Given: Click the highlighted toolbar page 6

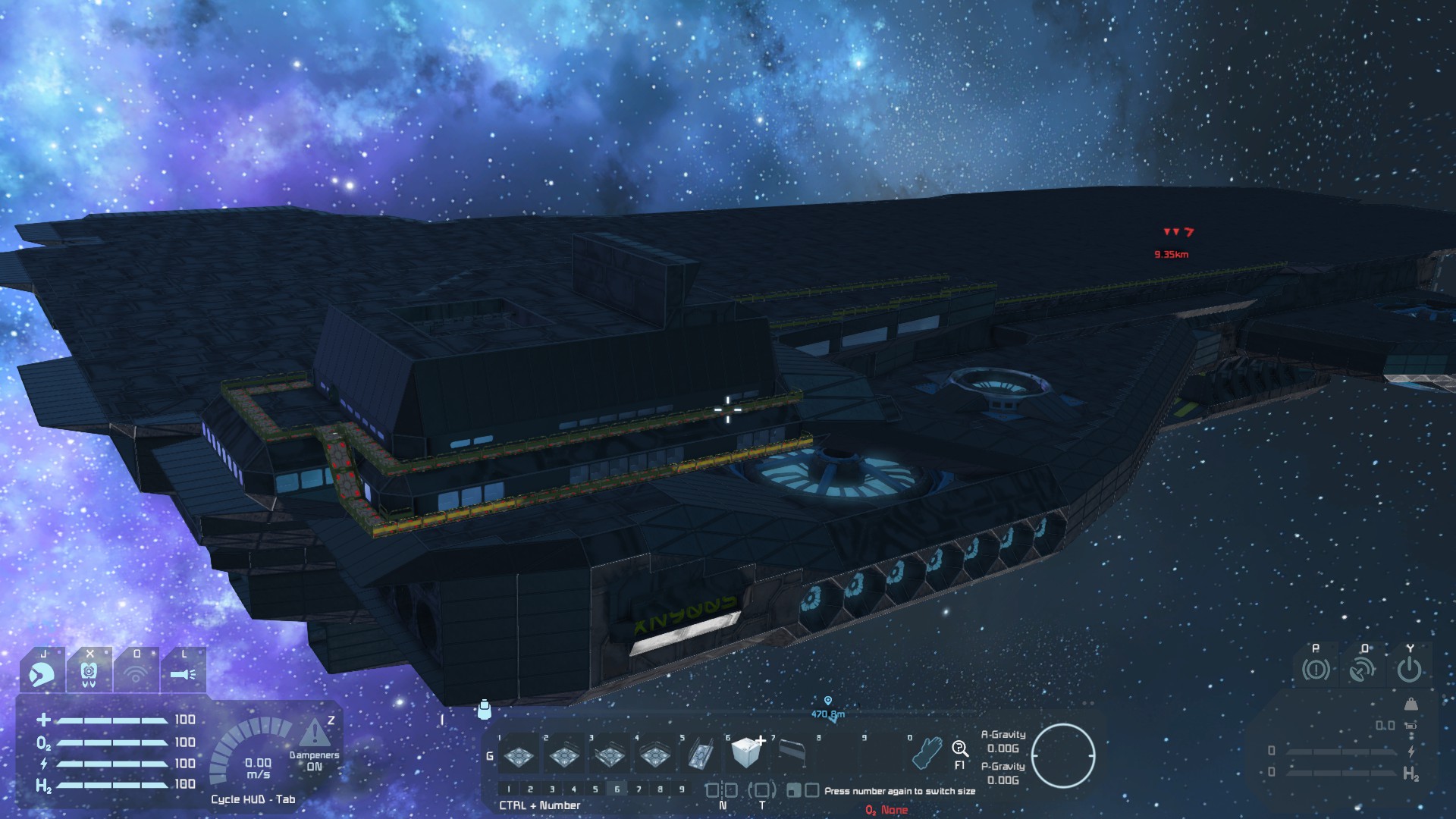Looking at the screenshot, I should (617, 789).
